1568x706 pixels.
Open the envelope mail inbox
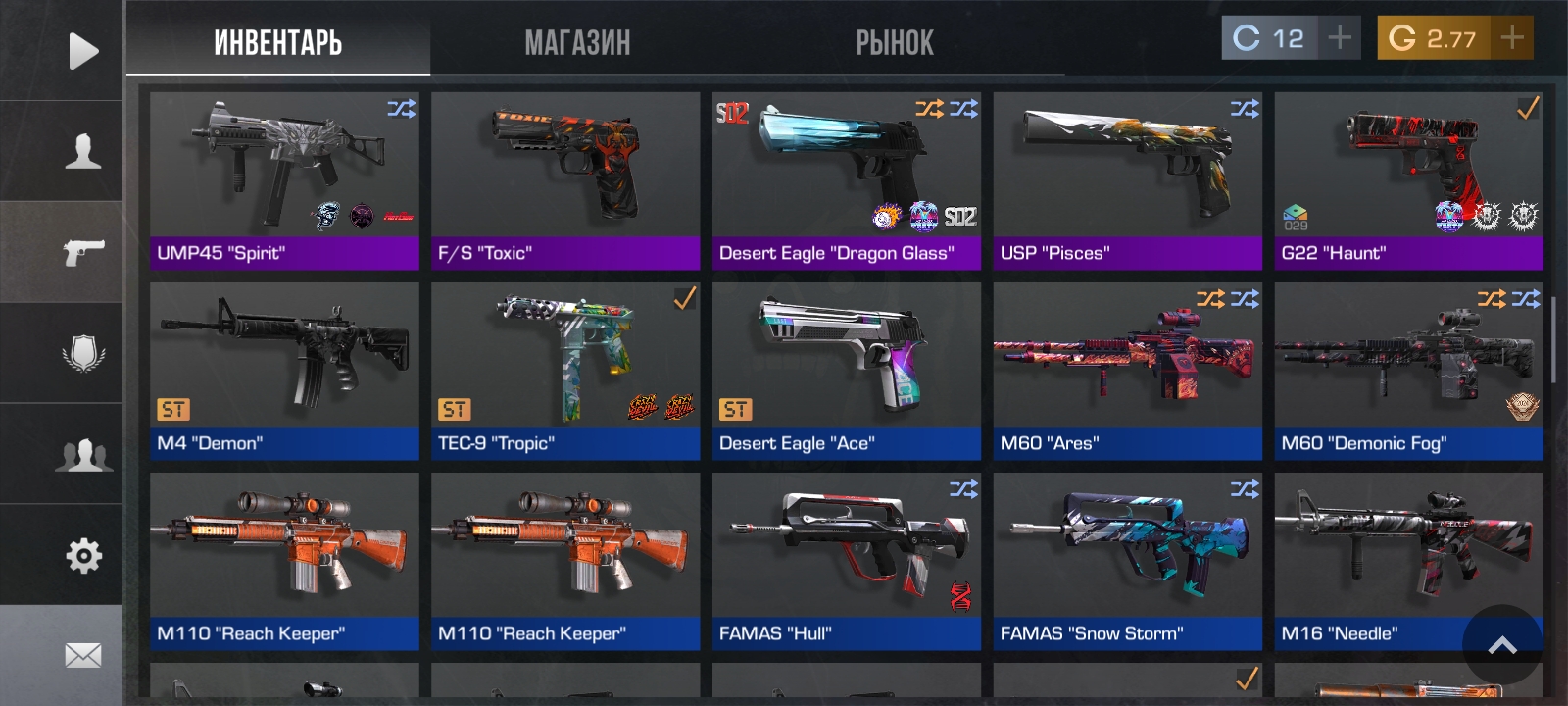coord(82,655)
